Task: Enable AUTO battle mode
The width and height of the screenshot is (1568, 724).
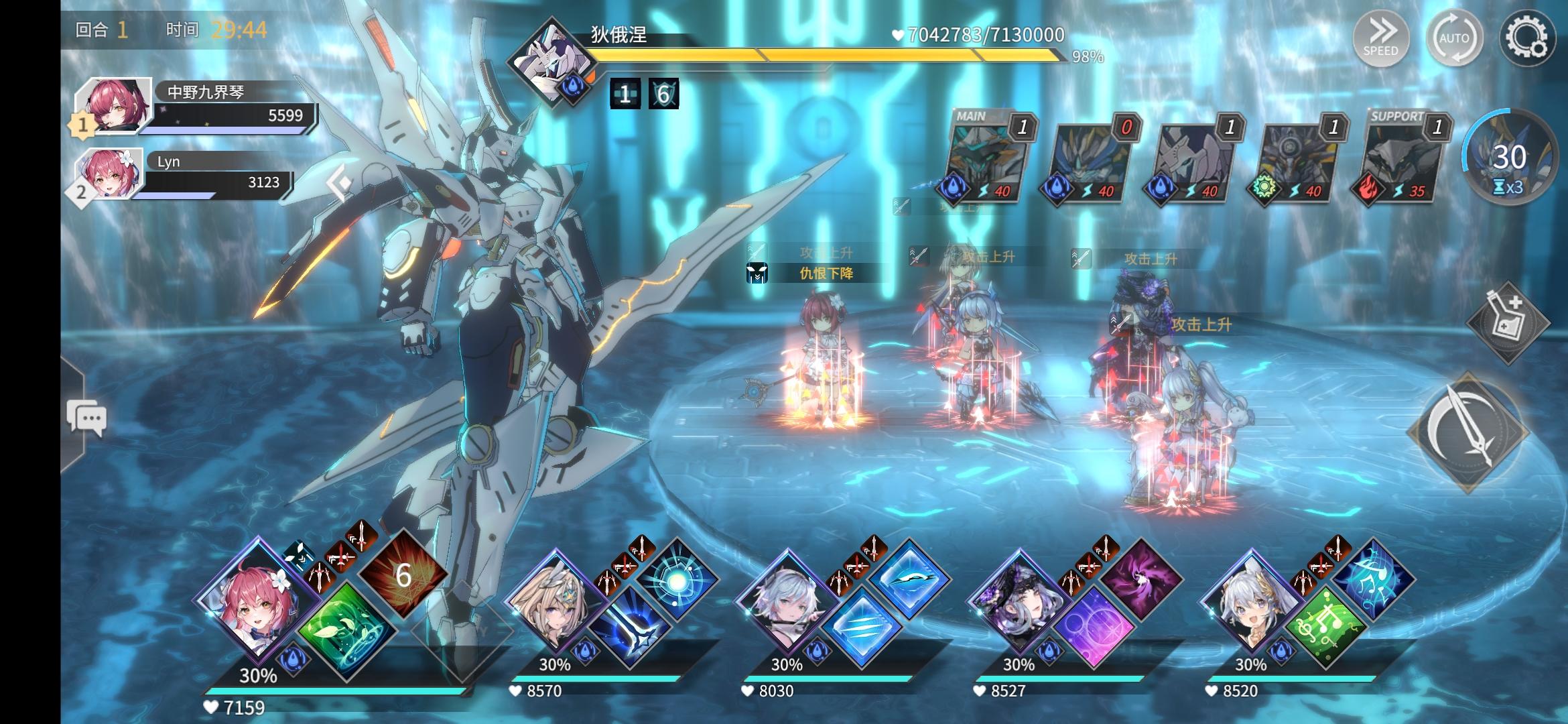Action: (1453, 38)
